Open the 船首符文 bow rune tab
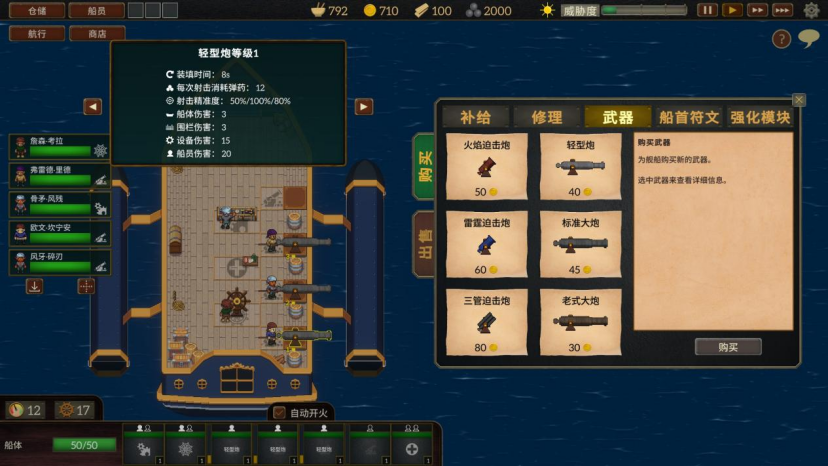 (689, 117)
